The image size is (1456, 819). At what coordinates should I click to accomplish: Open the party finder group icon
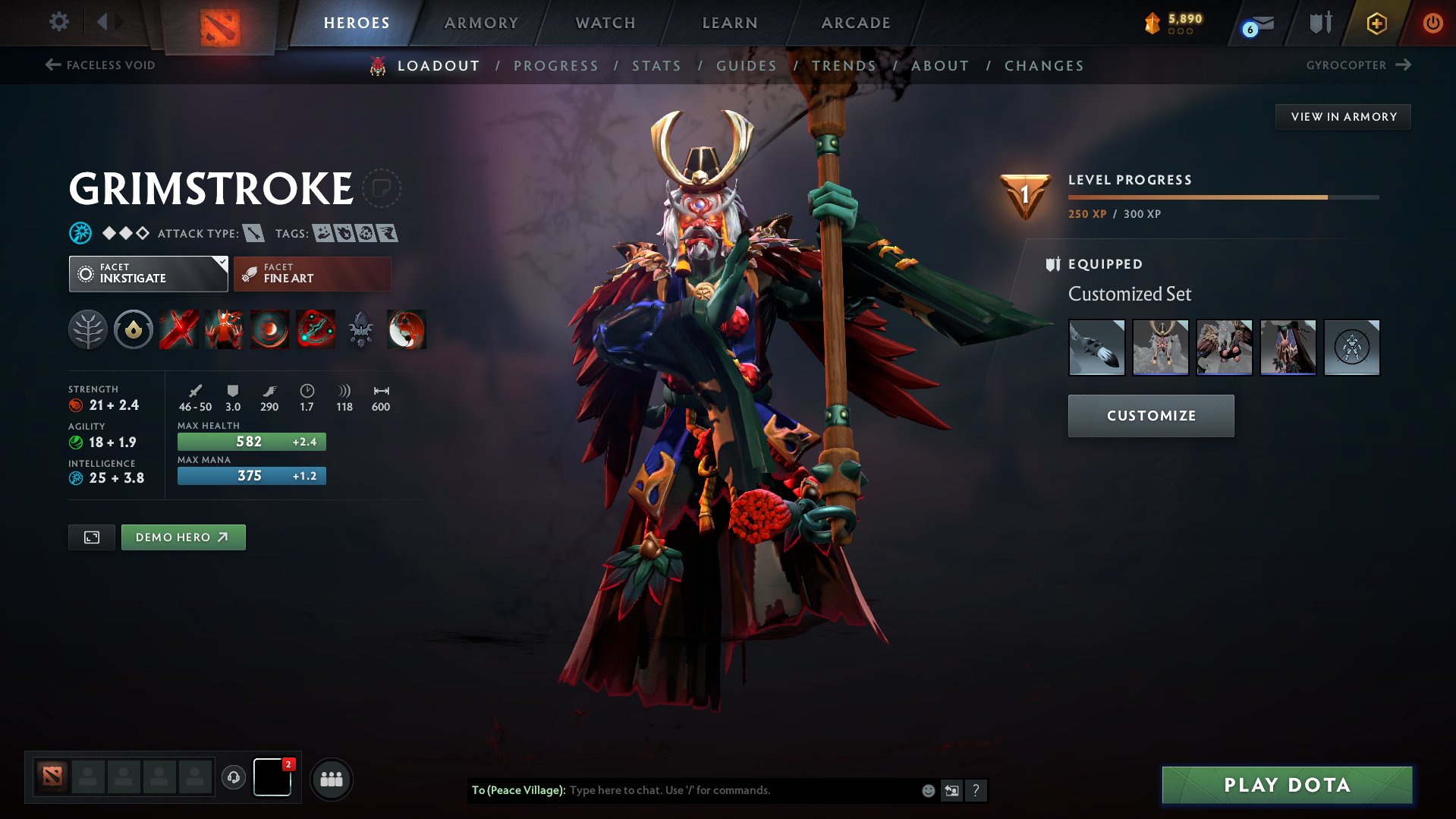pos(332,779)
